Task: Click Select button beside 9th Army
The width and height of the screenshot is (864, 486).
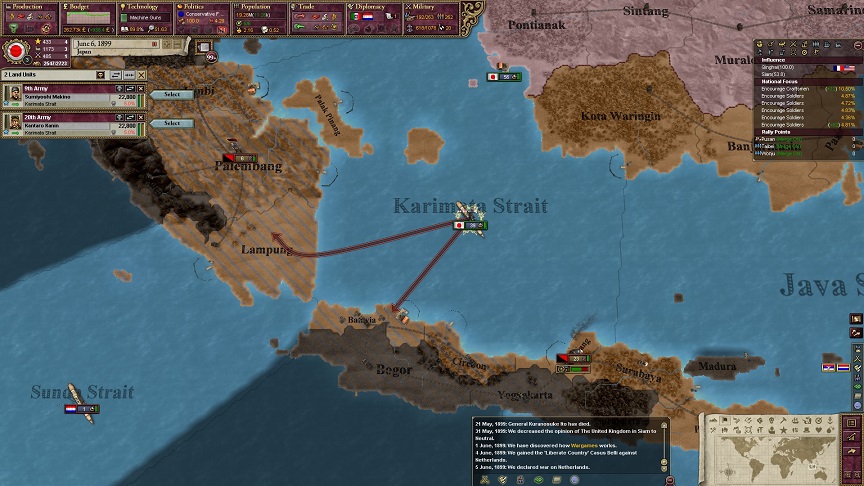Action: [172, 95]
